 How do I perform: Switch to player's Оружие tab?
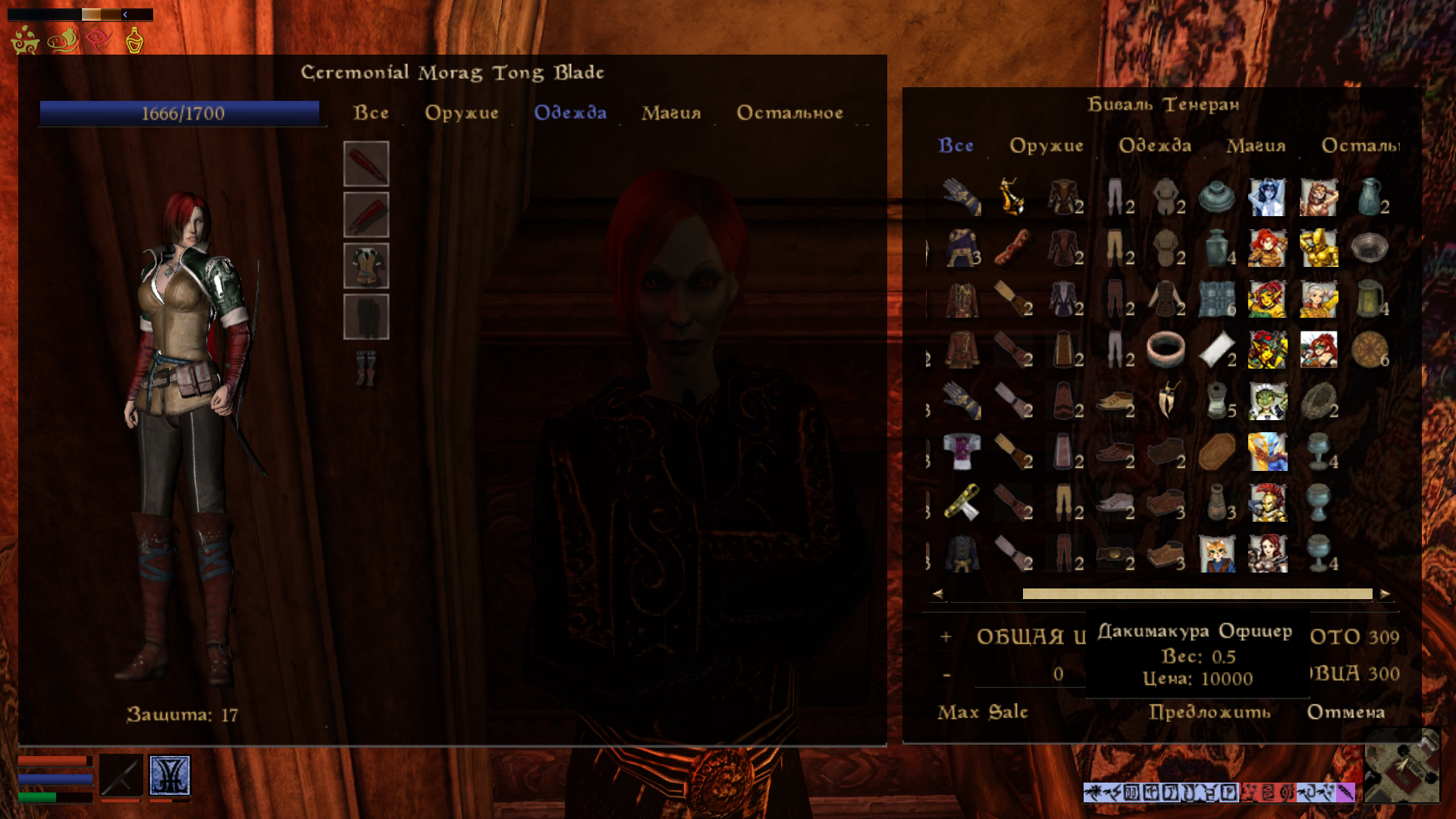(461, 113)
